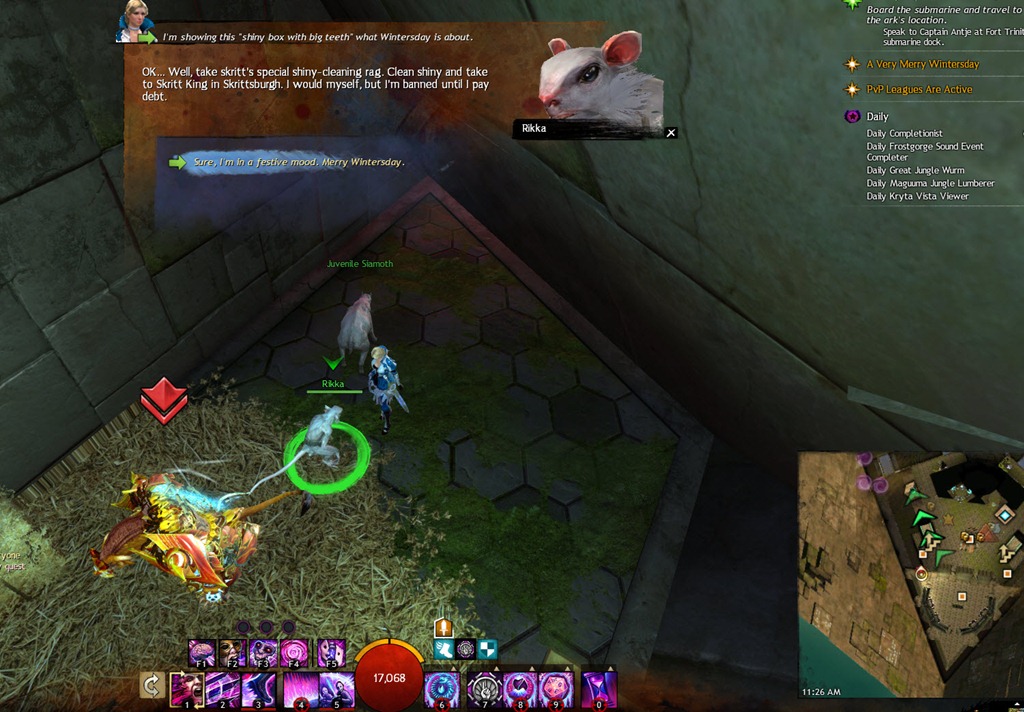Select the Daily Completionist achievement
This screenshot has width=1024, height=712.
[904, 134]
